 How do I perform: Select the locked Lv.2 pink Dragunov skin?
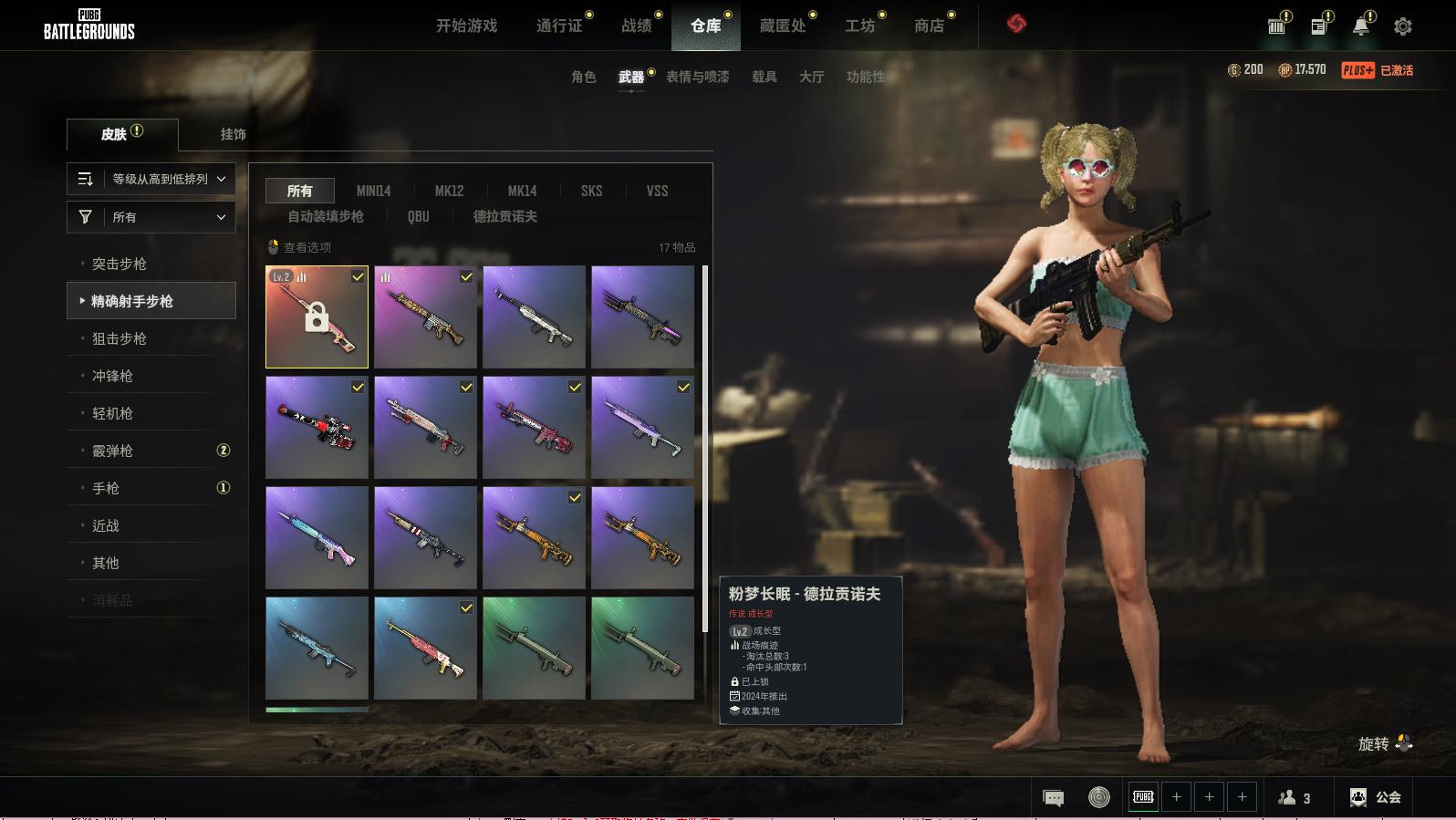click(317, 317)
